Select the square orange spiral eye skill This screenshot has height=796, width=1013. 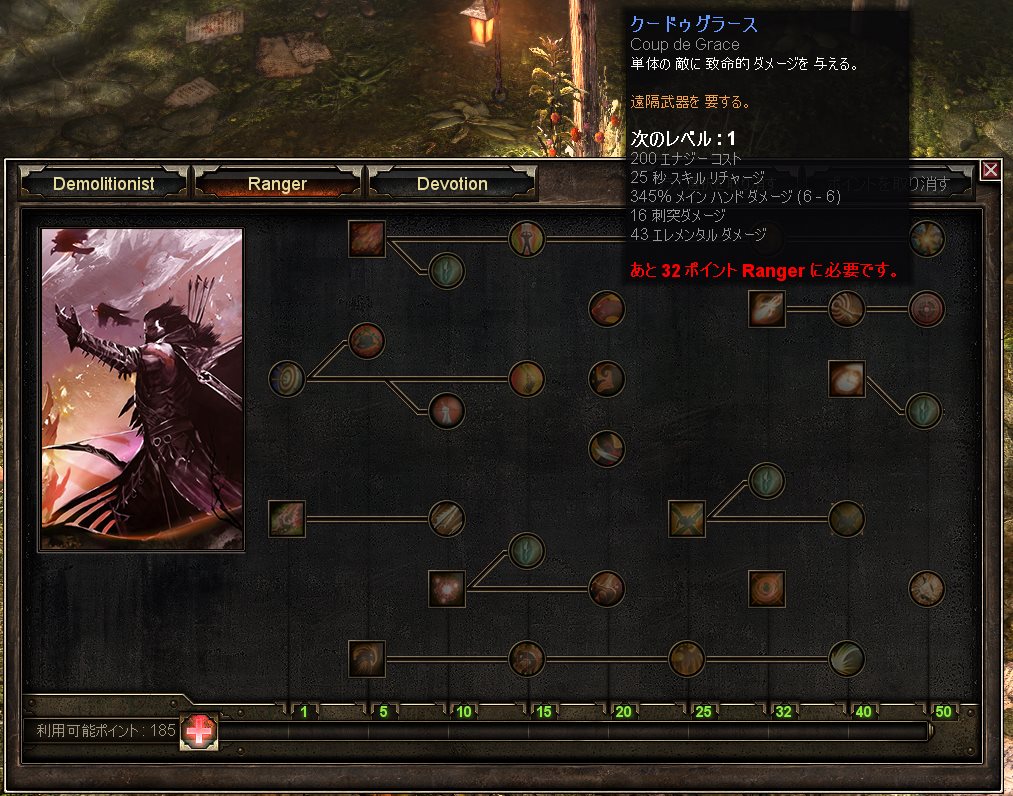(x=767, y=589)
